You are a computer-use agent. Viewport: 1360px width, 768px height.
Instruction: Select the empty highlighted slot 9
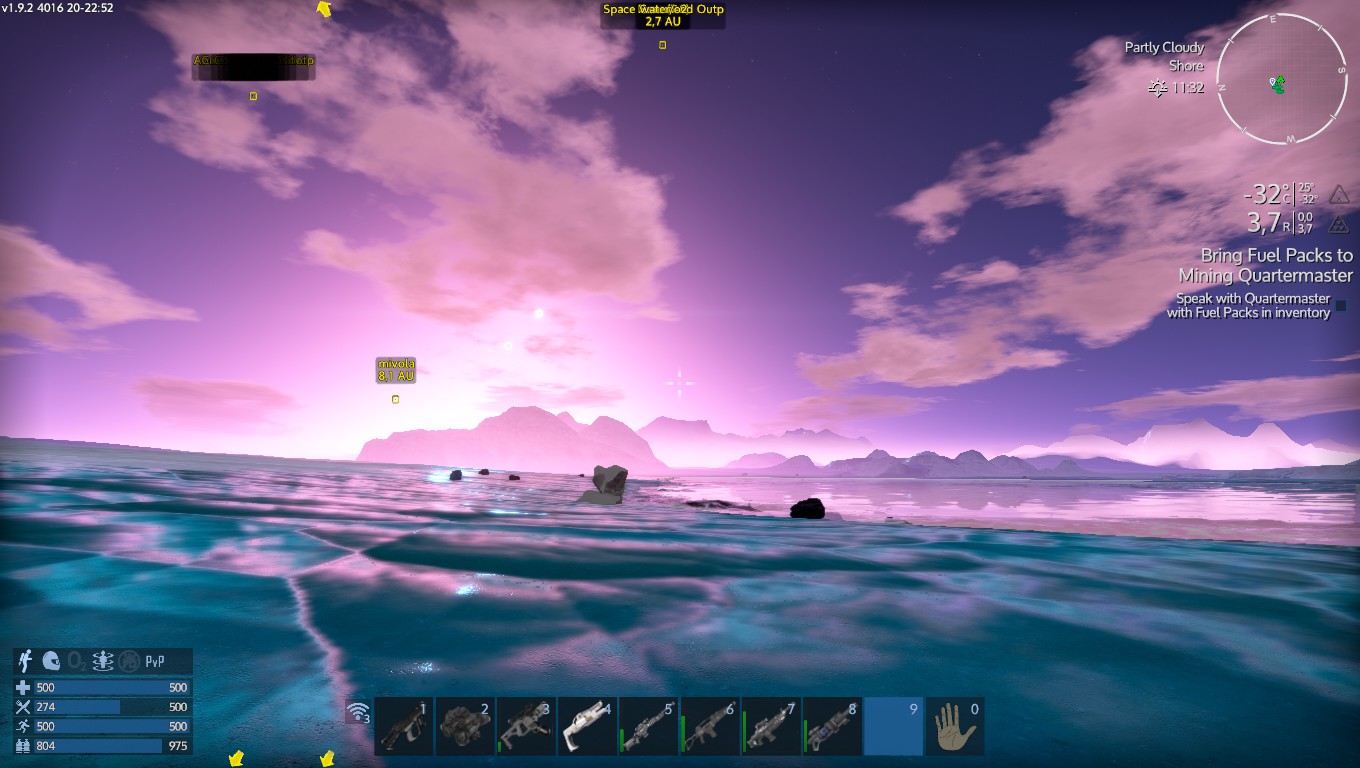tap(893, 726)
